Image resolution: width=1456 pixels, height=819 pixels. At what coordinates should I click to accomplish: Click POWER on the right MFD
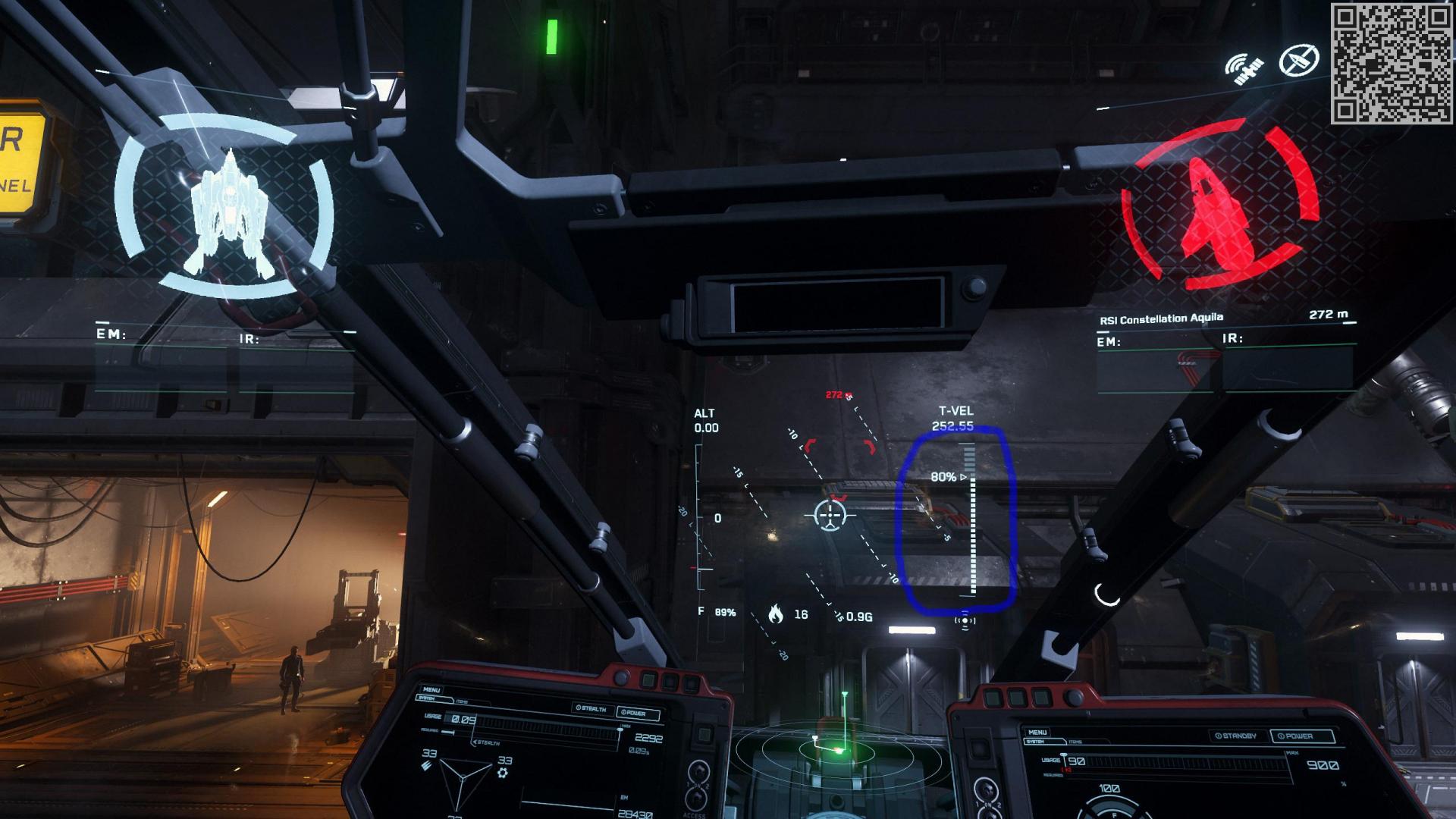click(x=1295, y=736)
